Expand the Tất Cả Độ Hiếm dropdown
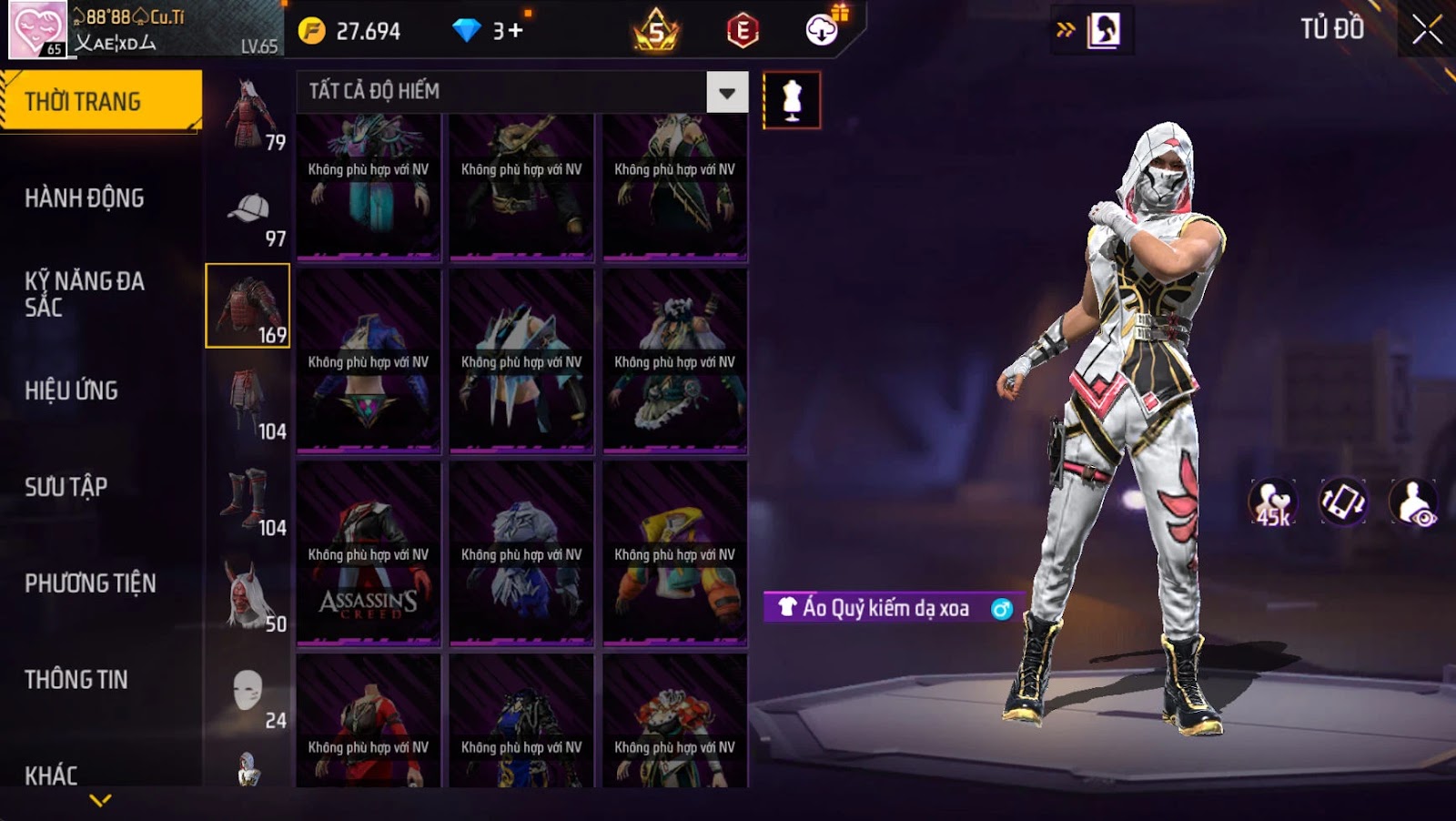 [x=726, y=92]
